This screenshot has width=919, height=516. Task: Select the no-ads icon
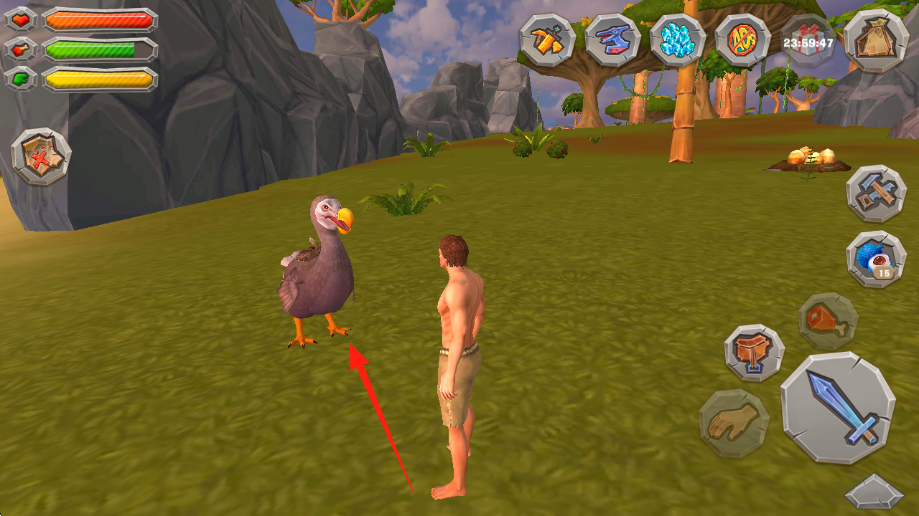743,40
